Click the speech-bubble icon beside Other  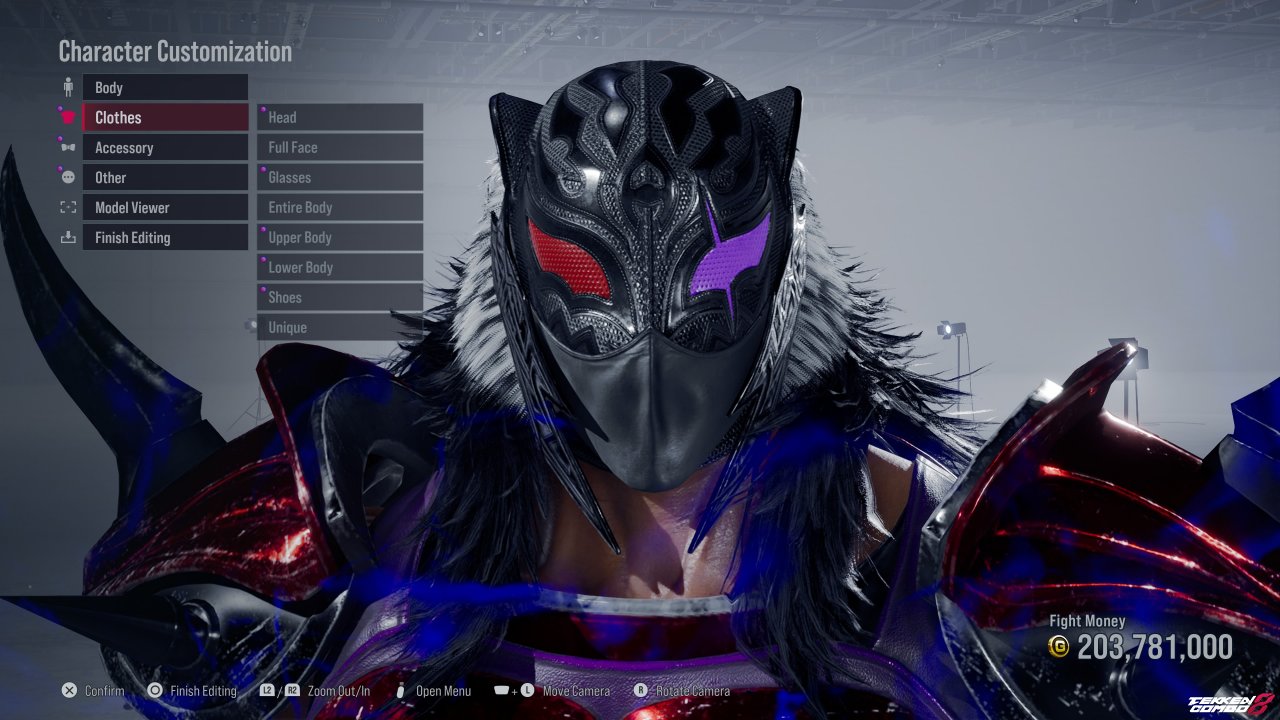click(67, 177)
